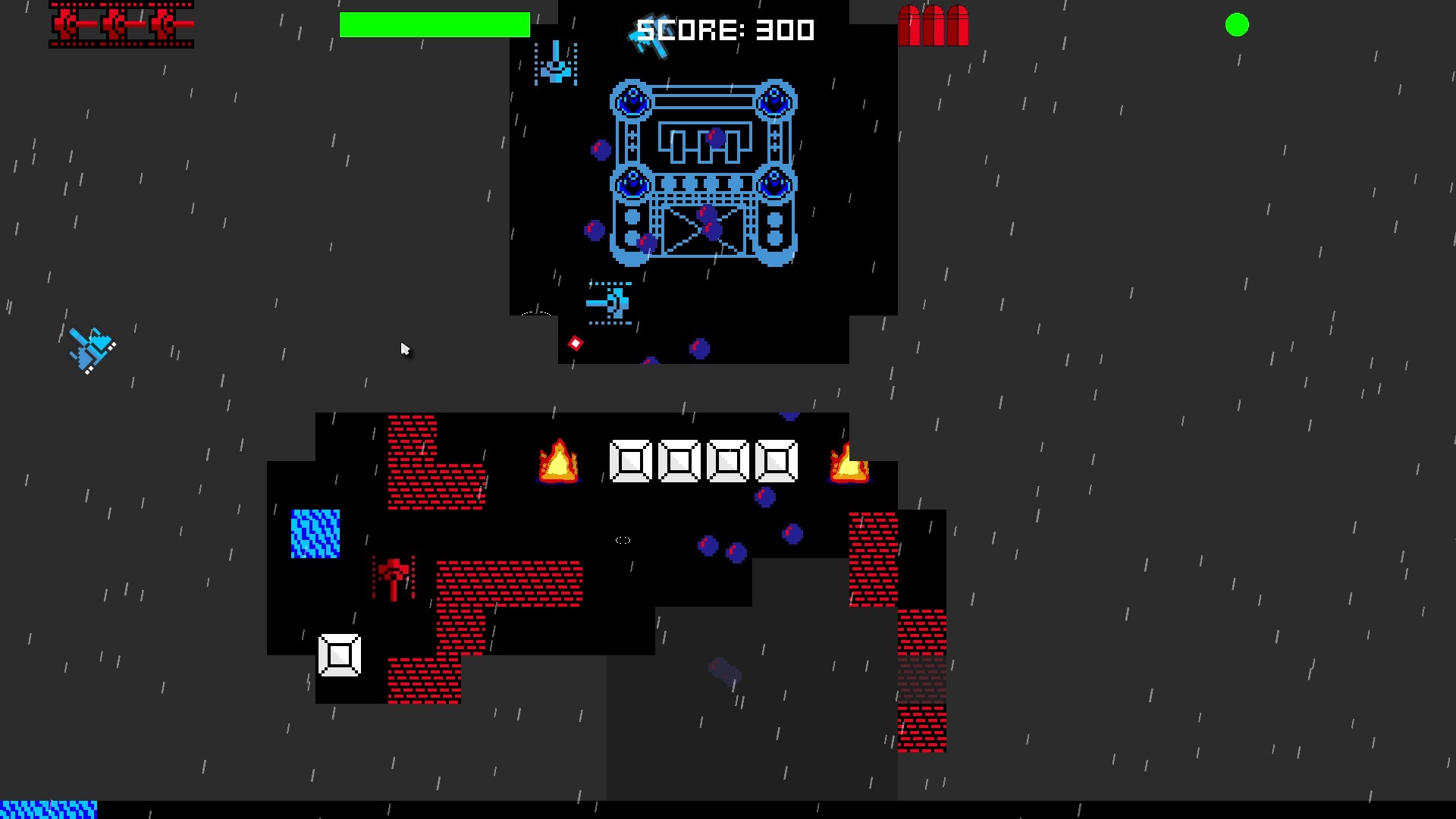Open the leftmost white crate in the crate row
This screenshot has height=819, width=1456.
631,461
